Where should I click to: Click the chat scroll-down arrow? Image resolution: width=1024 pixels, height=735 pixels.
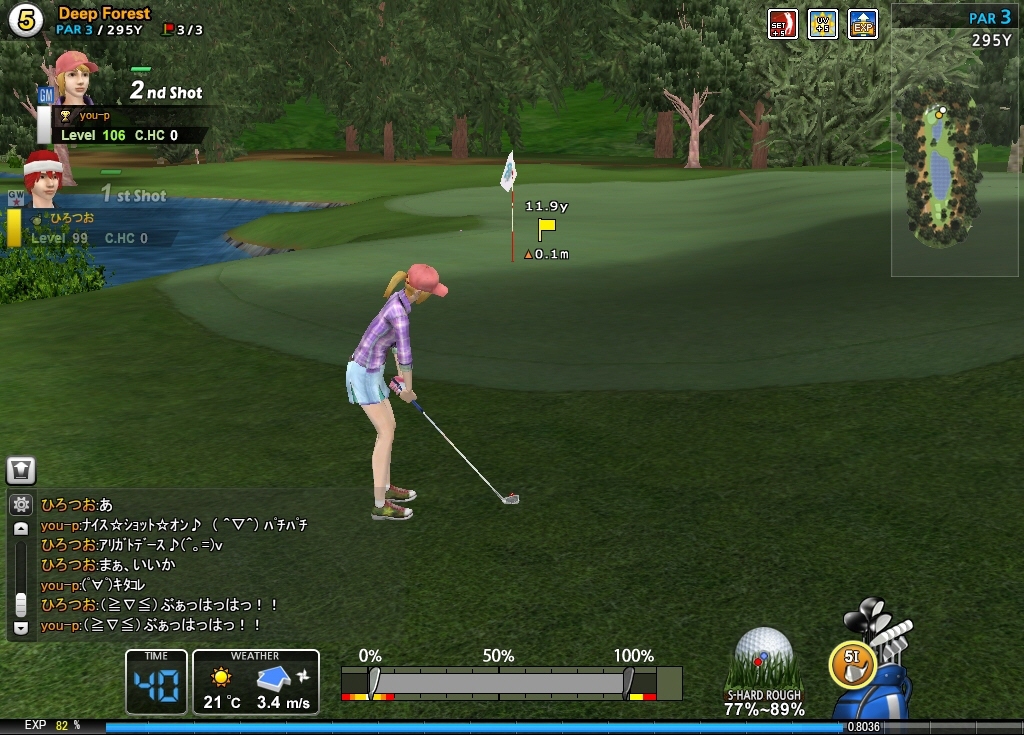[21, 628]
